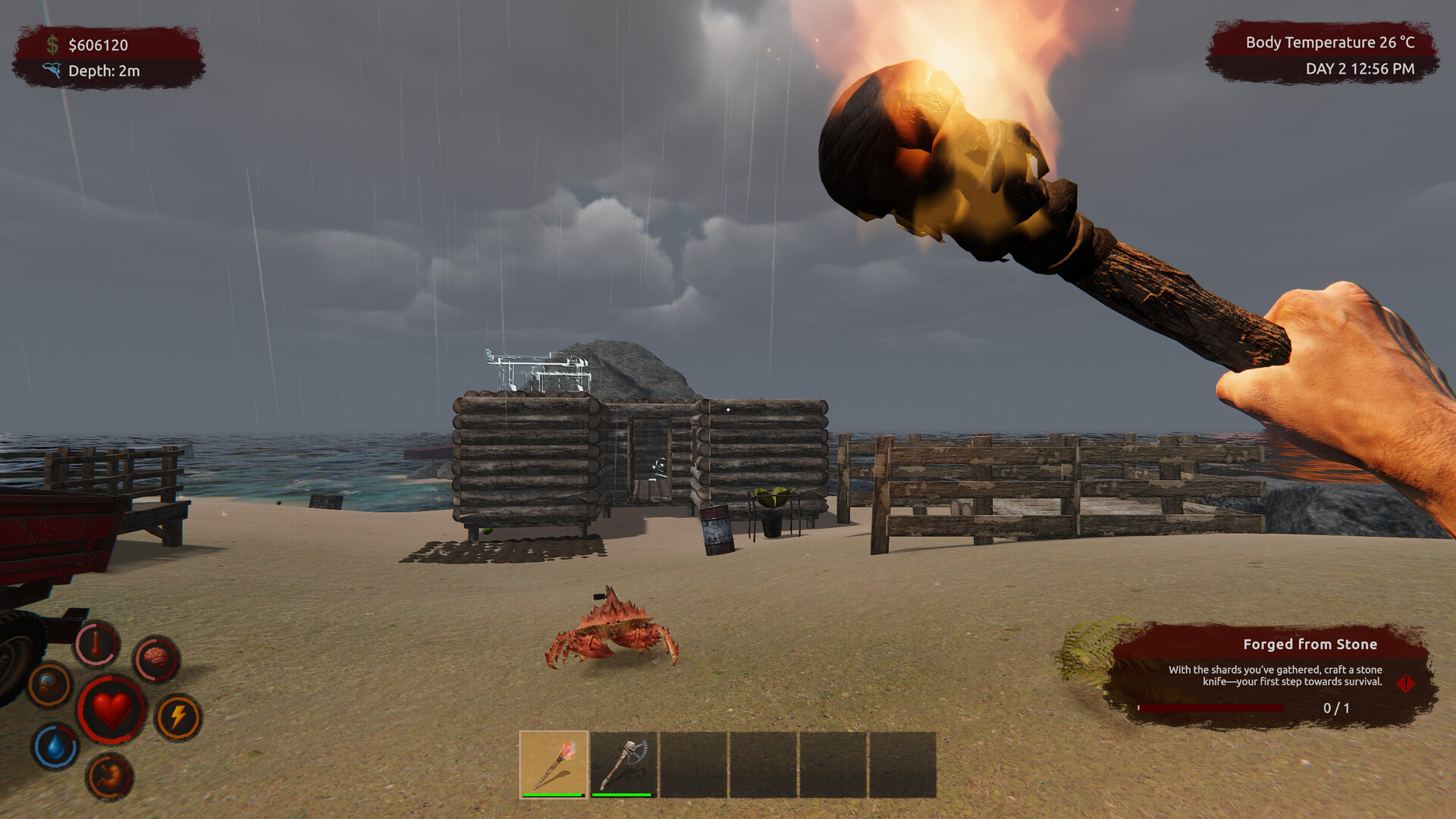This screenshot has height=819, width=1456.
Task: Click the thermometer temperature icon
Action: click(x=96, y=644)
